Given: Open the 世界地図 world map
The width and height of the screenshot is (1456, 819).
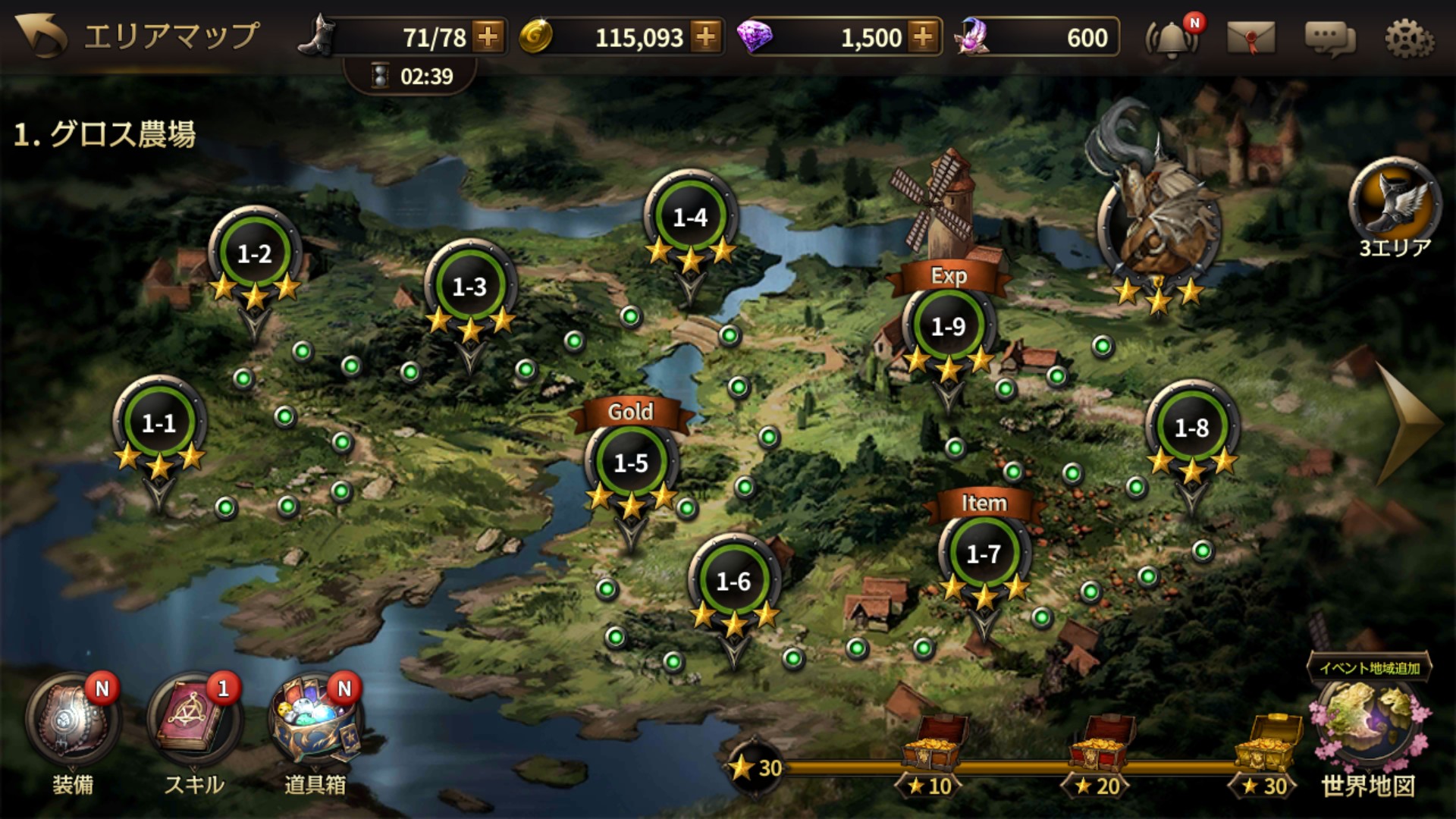Looking at the screenshot, I should click(x=1367, y=728).
